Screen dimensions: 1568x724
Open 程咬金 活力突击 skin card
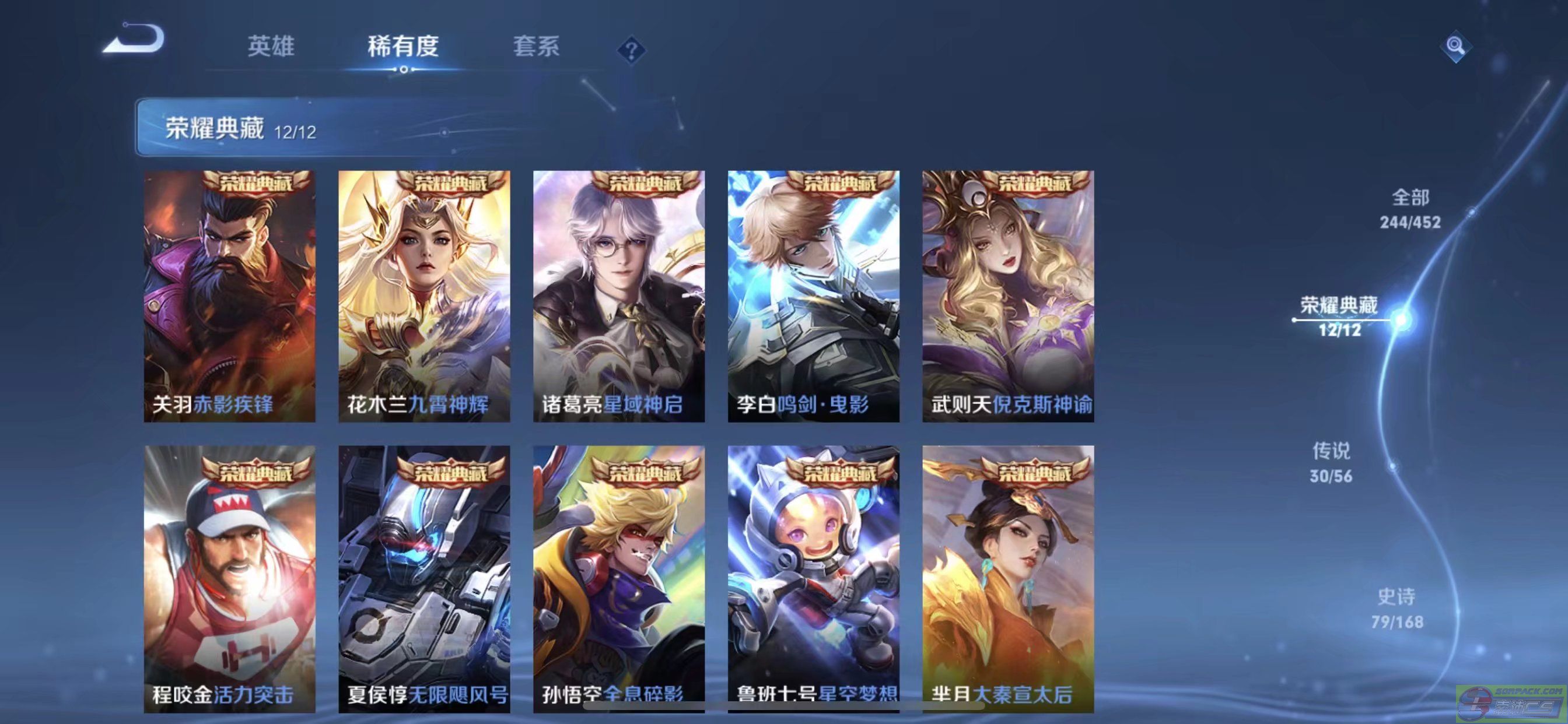tap(229, 578)
